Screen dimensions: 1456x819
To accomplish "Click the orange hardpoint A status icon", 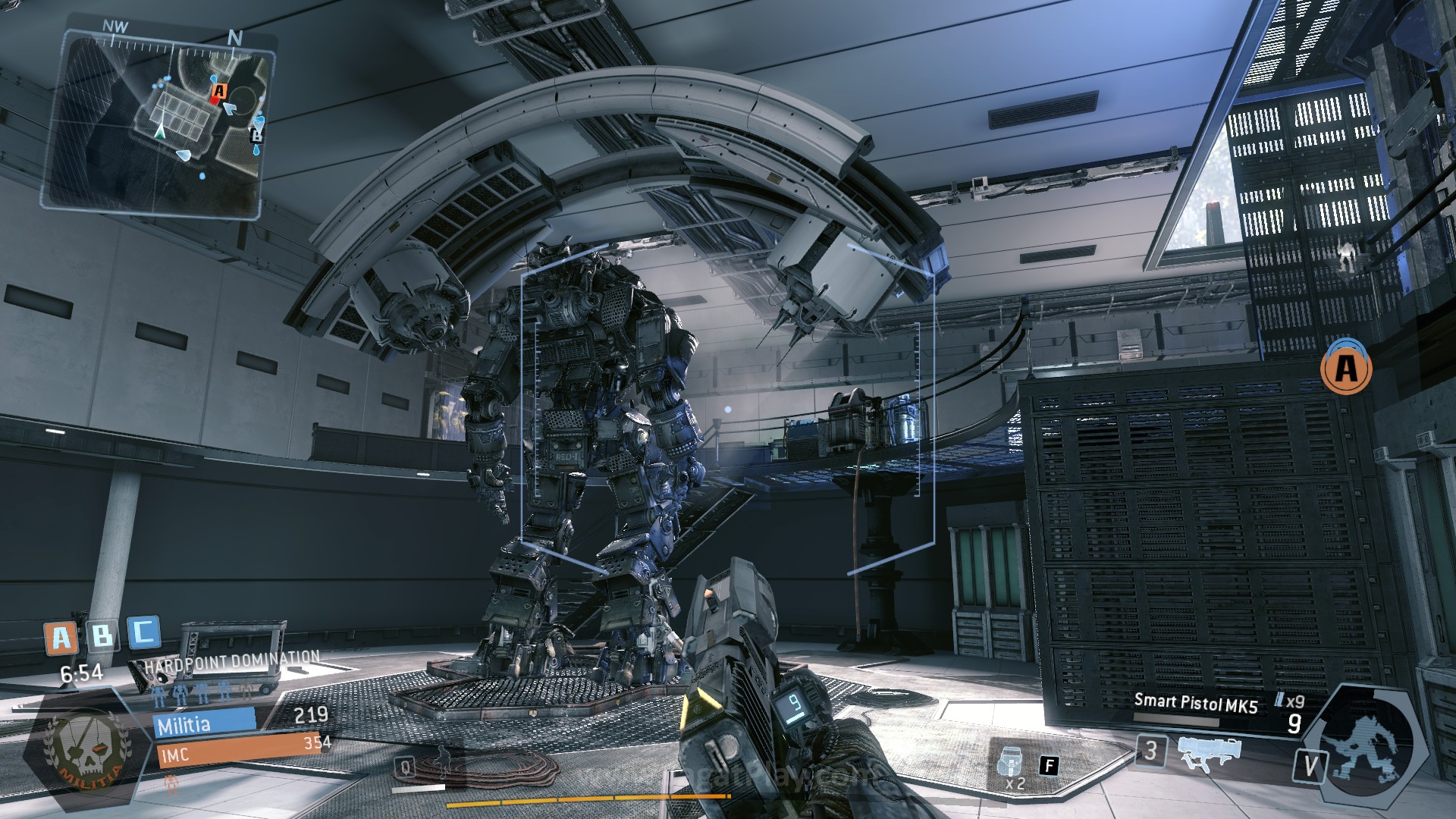I will pyautogui.click(x=61, y=639).
